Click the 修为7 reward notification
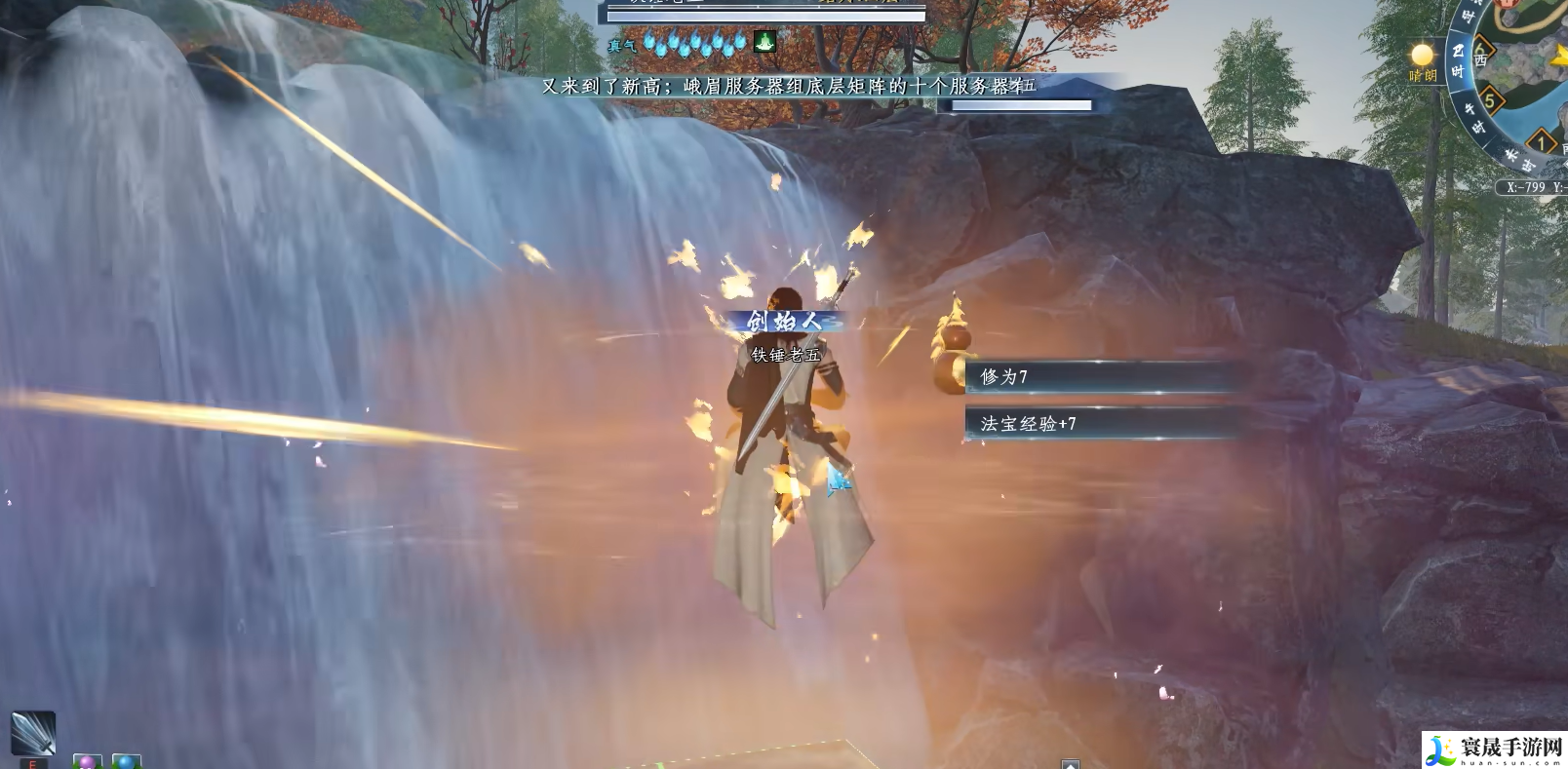This screenshot has height=769, width=1568. tap(1102, 376)
